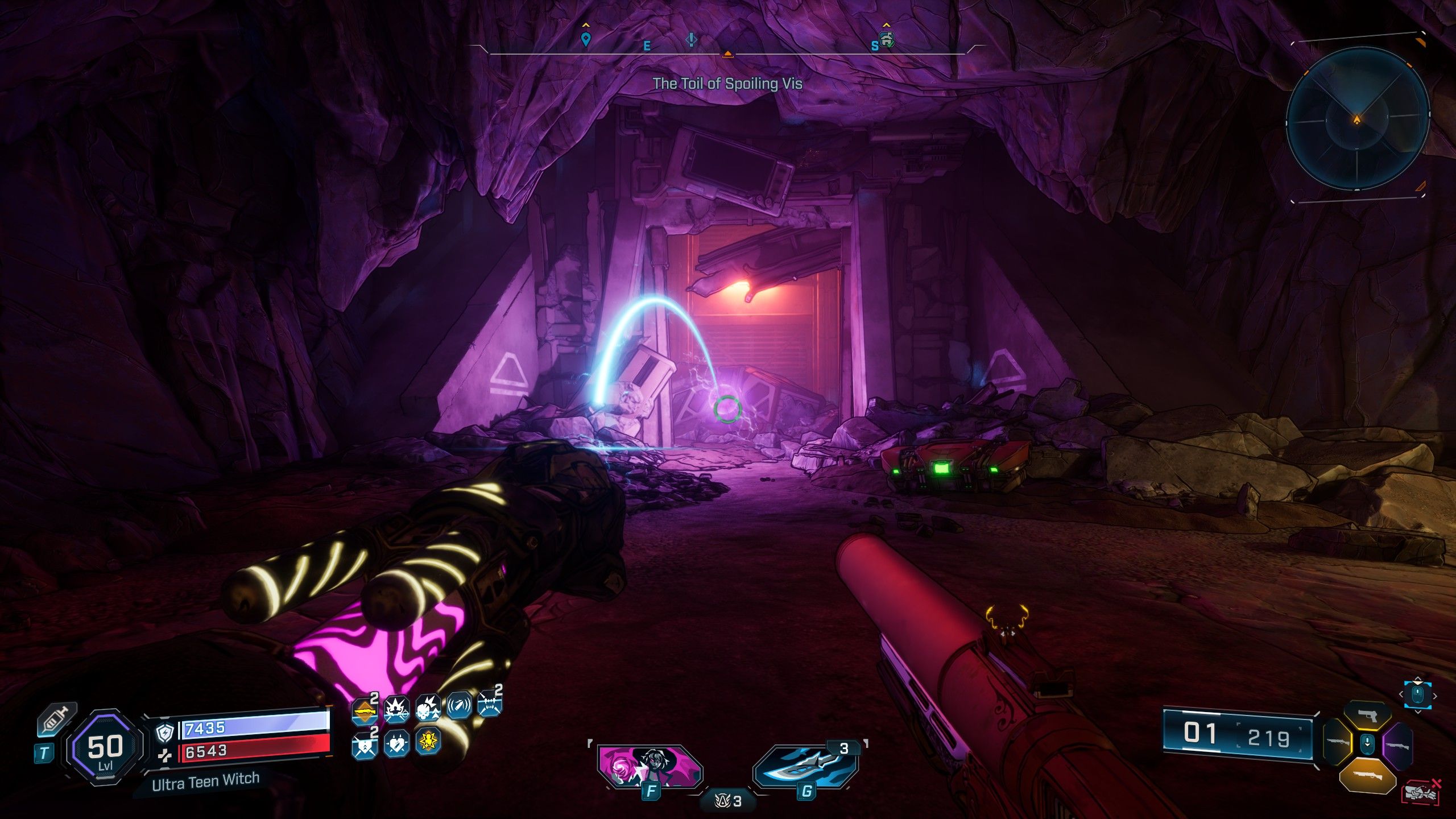This screenshot has height=819, width=1456.
Task: Inspect the yellow shotgun buff icon
Action: (x=364, y=712)
